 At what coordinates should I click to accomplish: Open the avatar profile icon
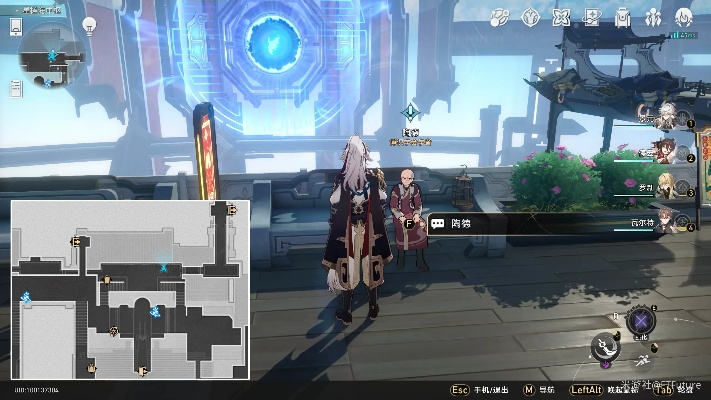point(684,17)
